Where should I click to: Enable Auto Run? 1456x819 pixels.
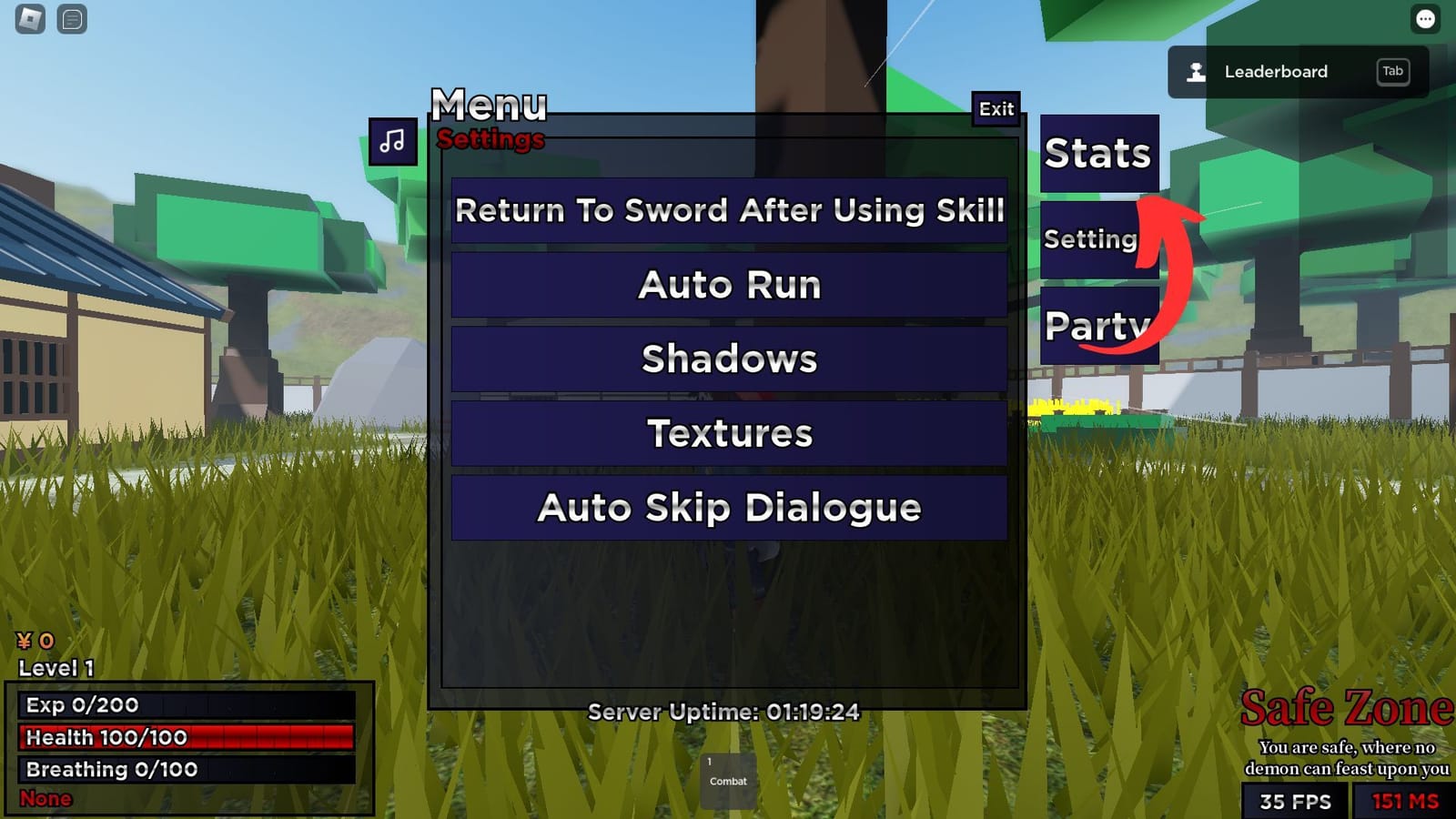(x=730, y=285)
